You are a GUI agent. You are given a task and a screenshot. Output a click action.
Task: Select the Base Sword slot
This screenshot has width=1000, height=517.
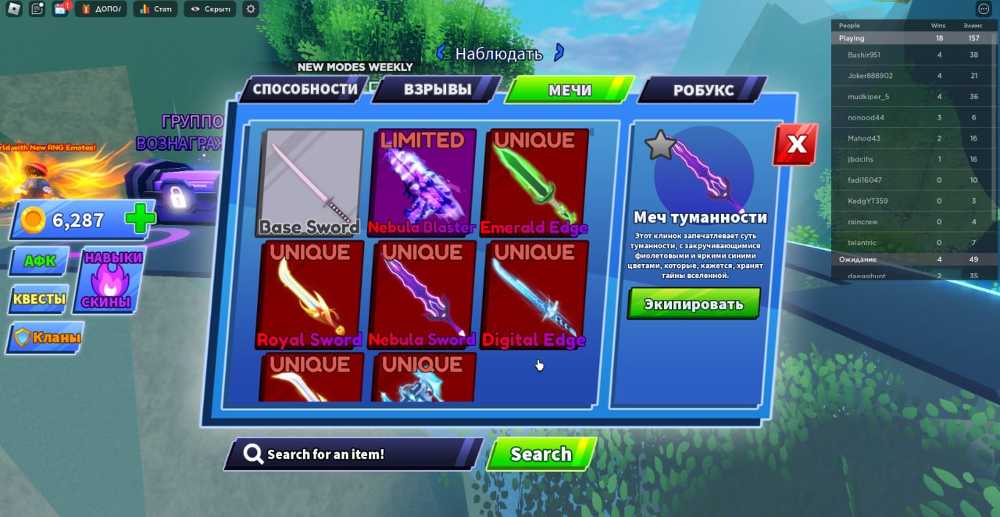(310, 183)
